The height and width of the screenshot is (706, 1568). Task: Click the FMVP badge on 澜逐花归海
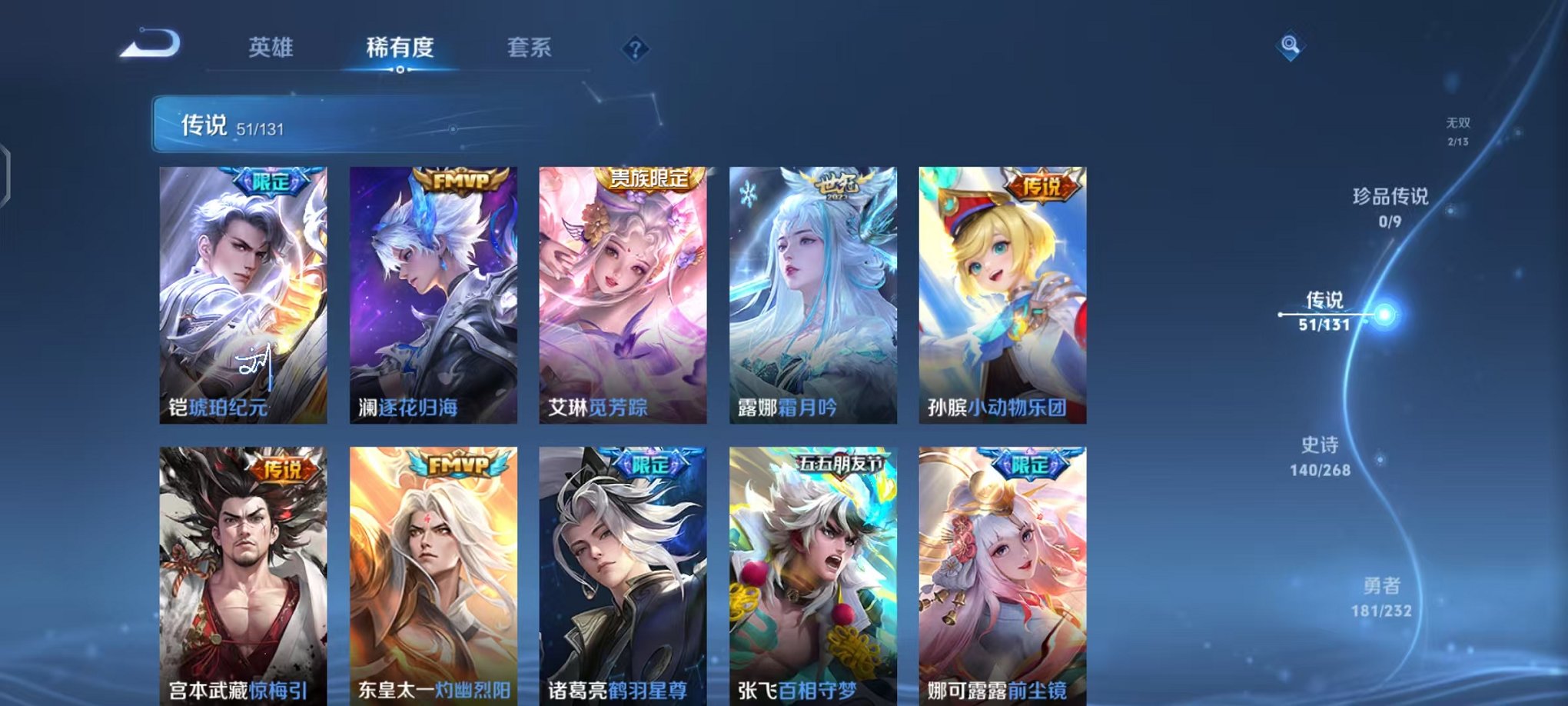point(458,178)
